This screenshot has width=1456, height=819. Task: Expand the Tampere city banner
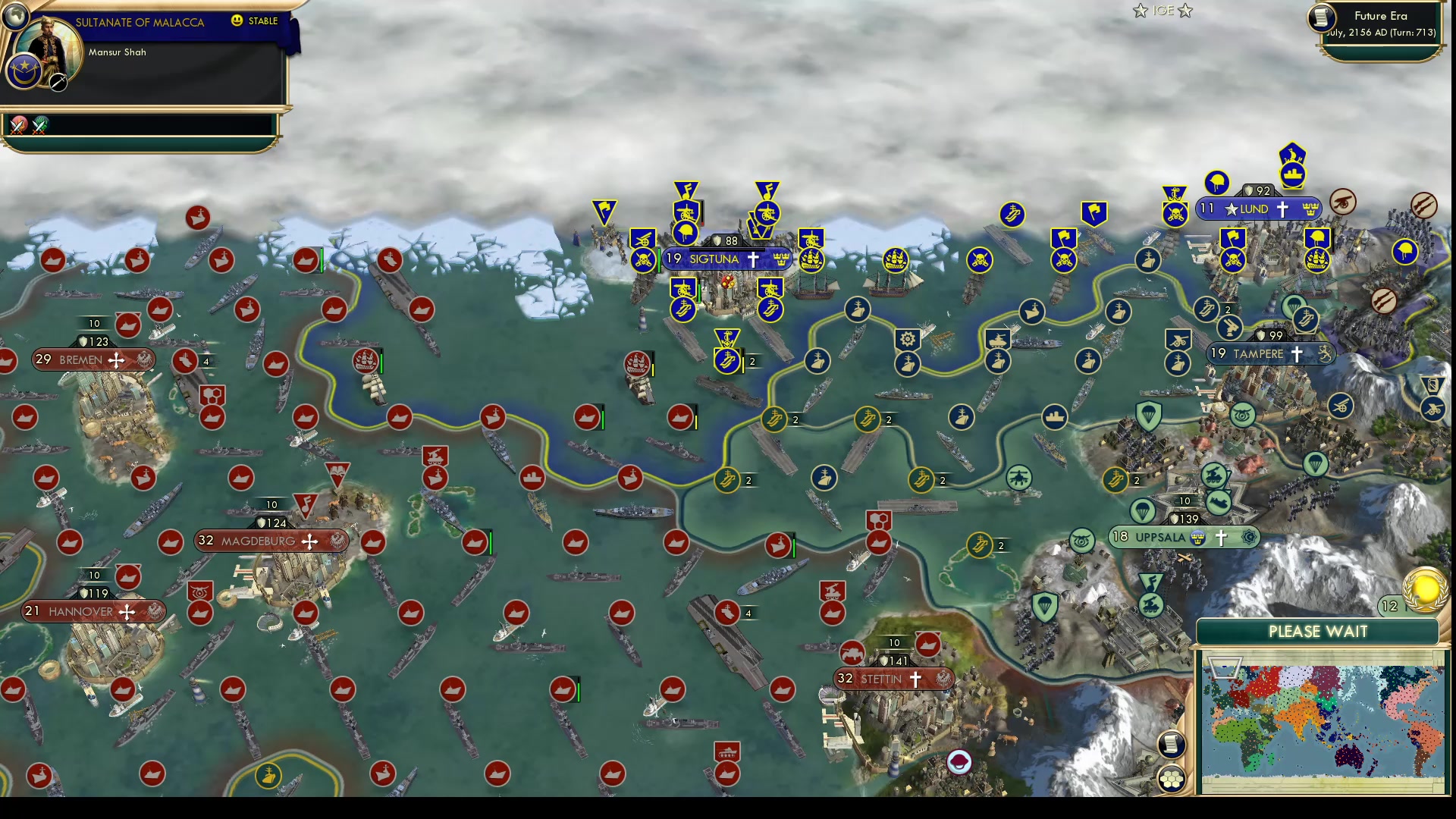(x=1270, y=353)
